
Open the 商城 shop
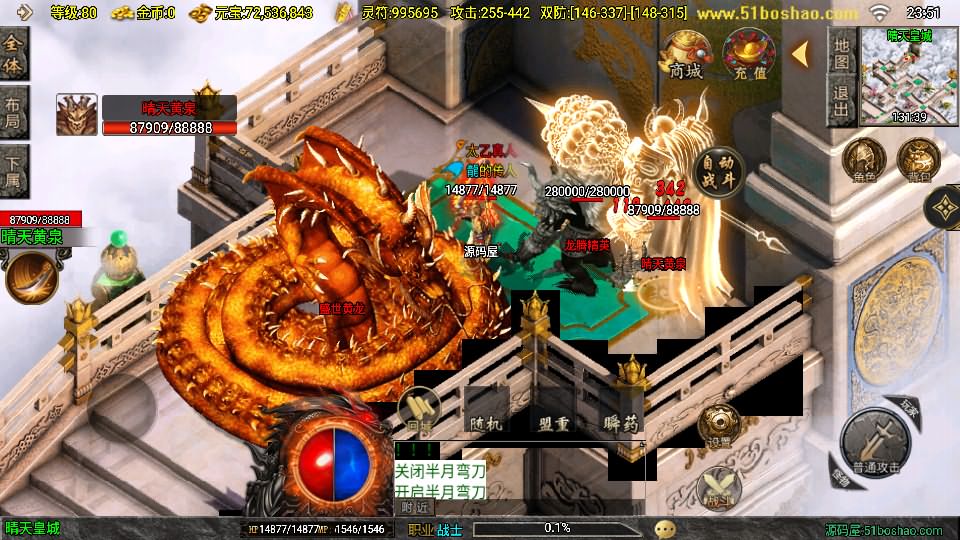[685, 53]
